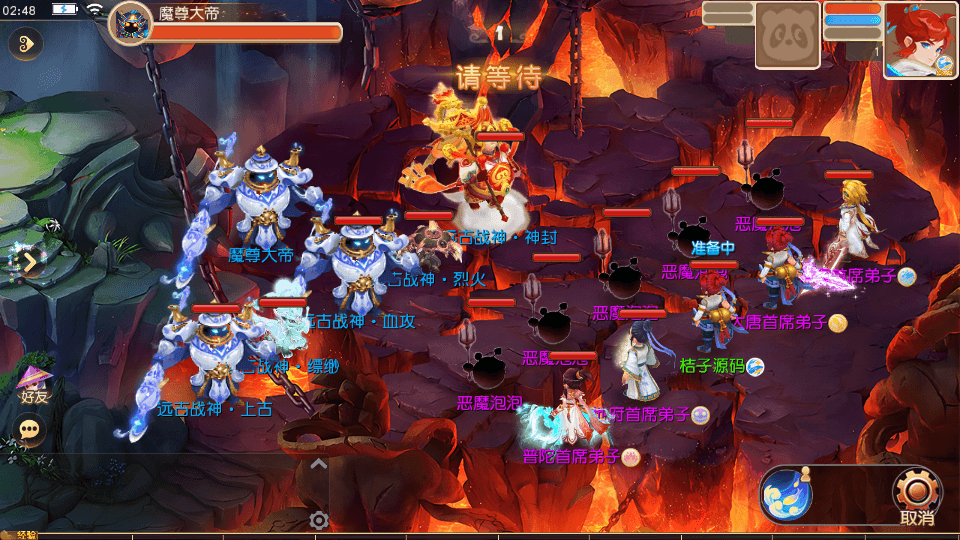Click the 取消 cancel gear button
Viewport: 960px width, 540px height.
[917, 494]
